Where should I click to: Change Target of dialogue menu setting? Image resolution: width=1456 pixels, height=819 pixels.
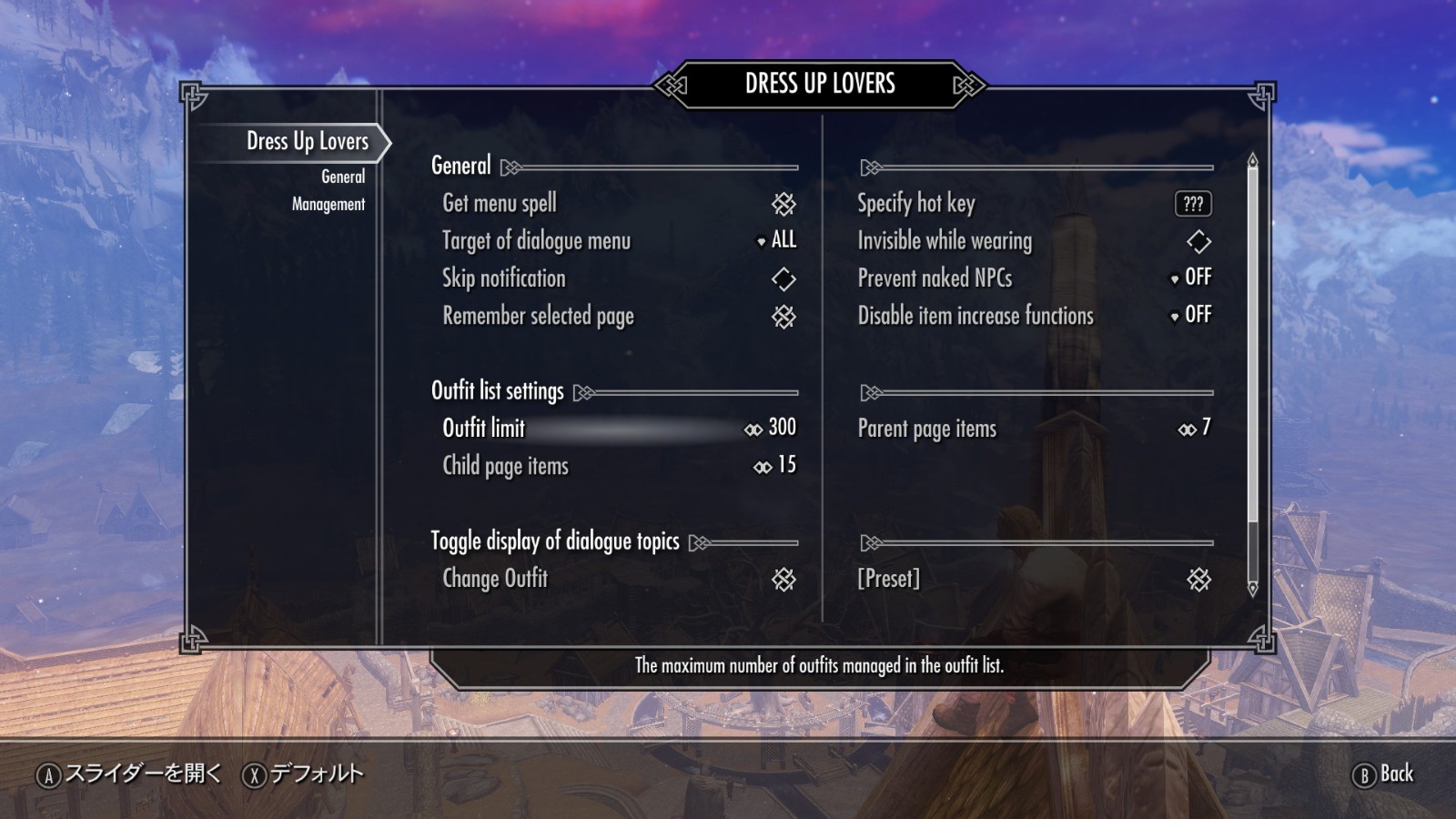776,240
